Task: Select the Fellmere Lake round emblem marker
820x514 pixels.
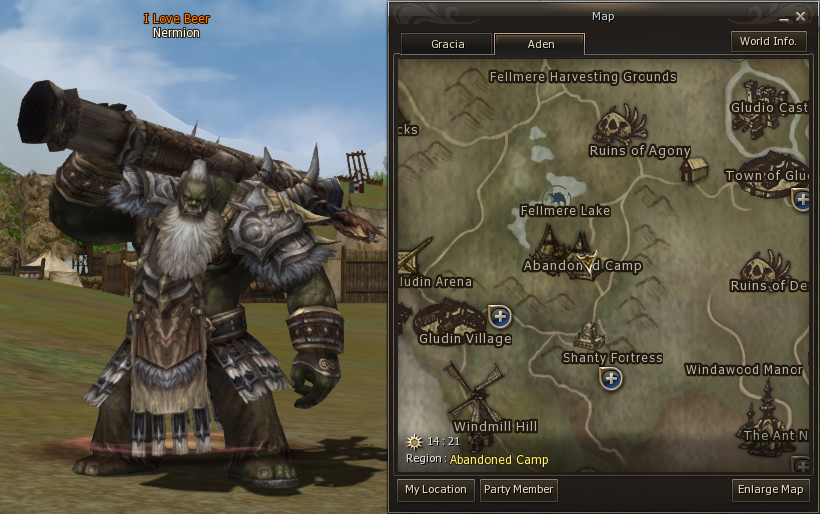Action: 557,195
